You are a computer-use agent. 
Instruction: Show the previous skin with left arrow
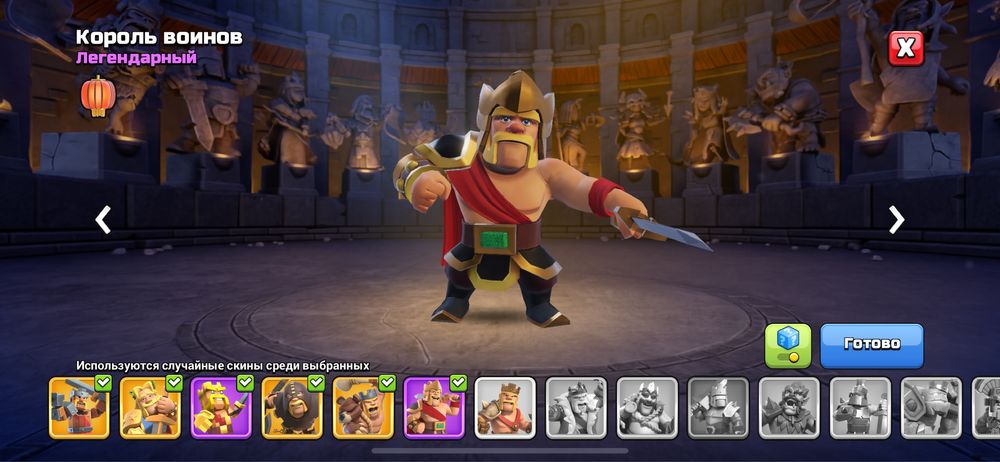point(103,220)
